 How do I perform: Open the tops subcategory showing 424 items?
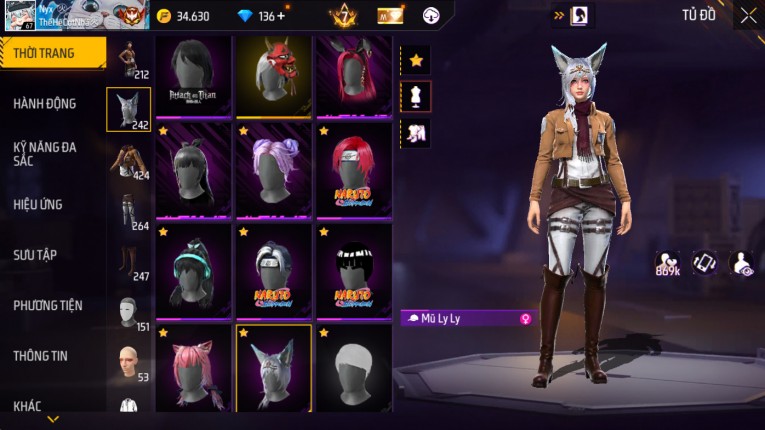click(x=128, y=162)
